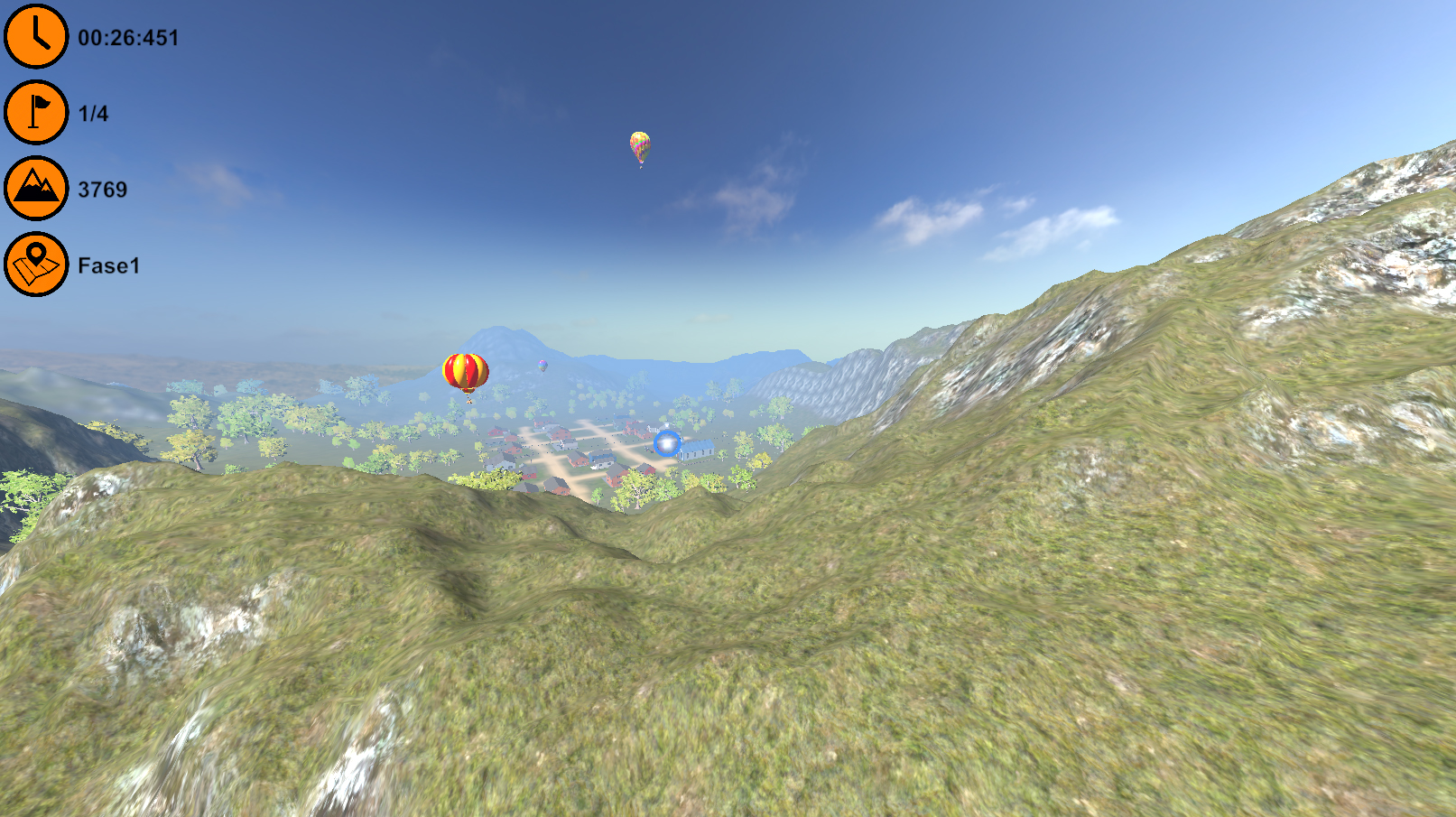
Task: Click the race timer reading 00:26:451
Action: 127,38
